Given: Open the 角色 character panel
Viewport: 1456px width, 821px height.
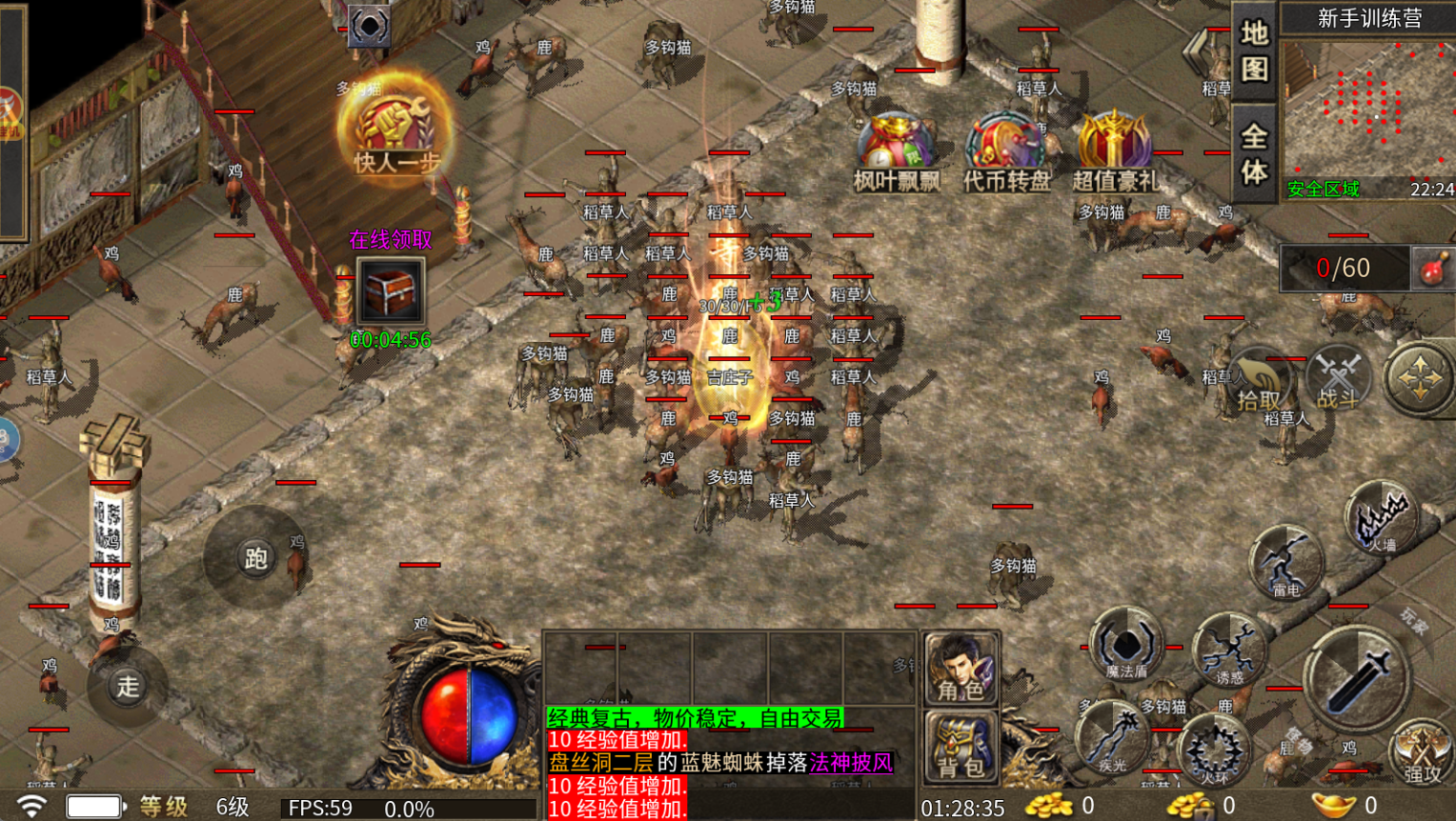Looking at the screenshot, I should (961, 670).
